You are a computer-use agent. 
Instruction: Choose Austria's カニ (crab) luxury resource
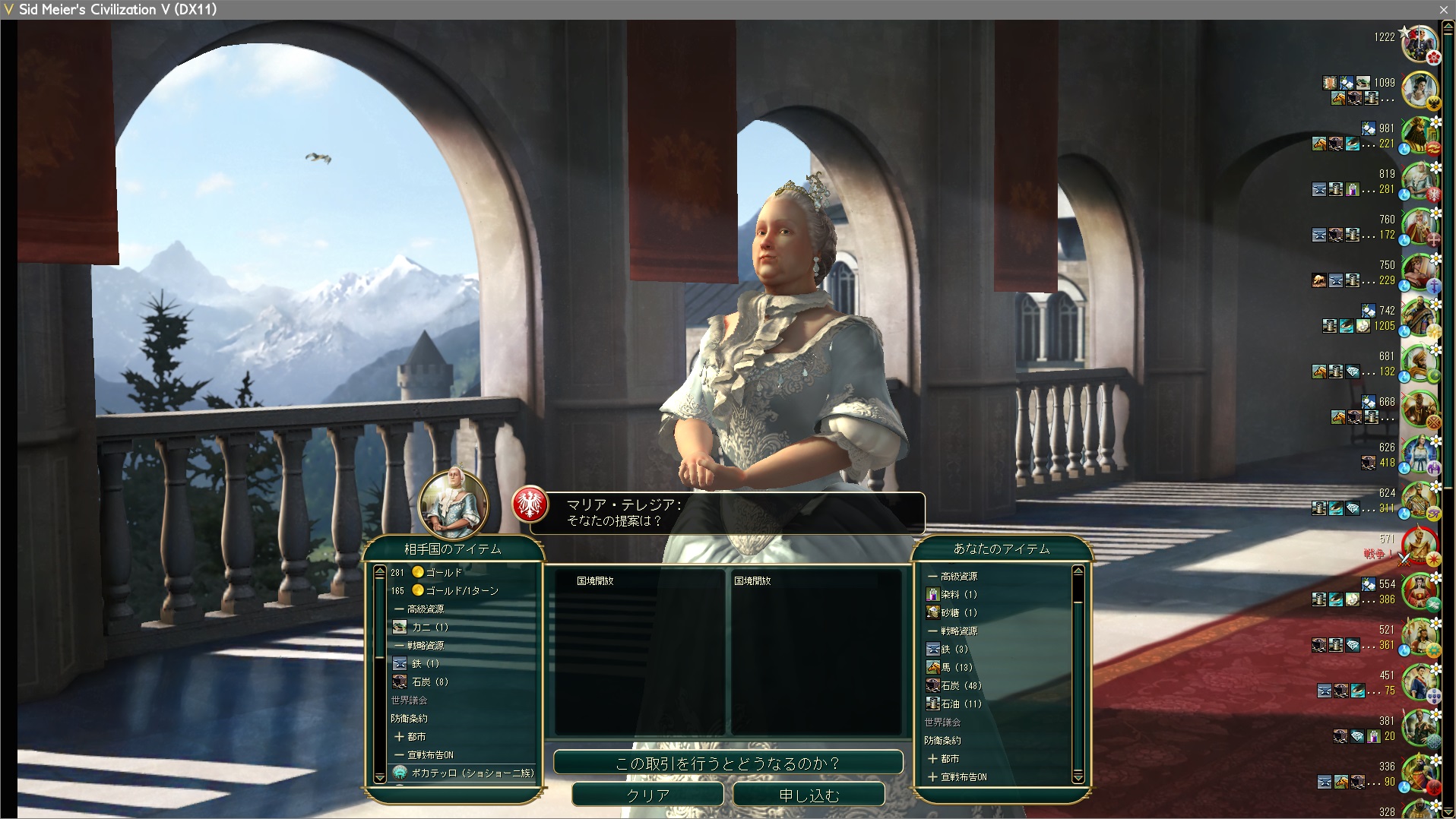tap(429, 627)
